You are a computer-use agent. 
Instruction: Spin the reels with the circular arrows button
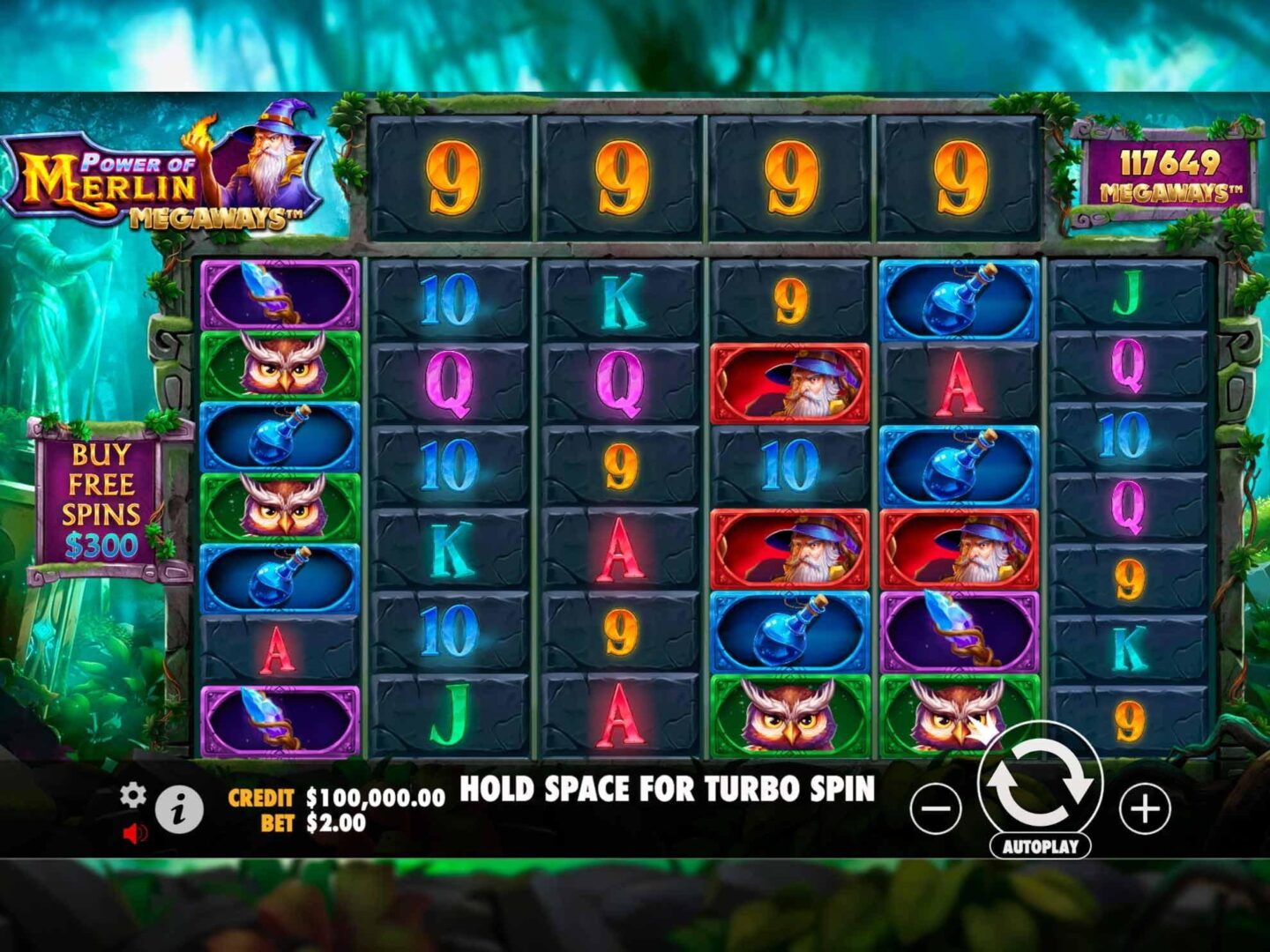point(1040,781)
